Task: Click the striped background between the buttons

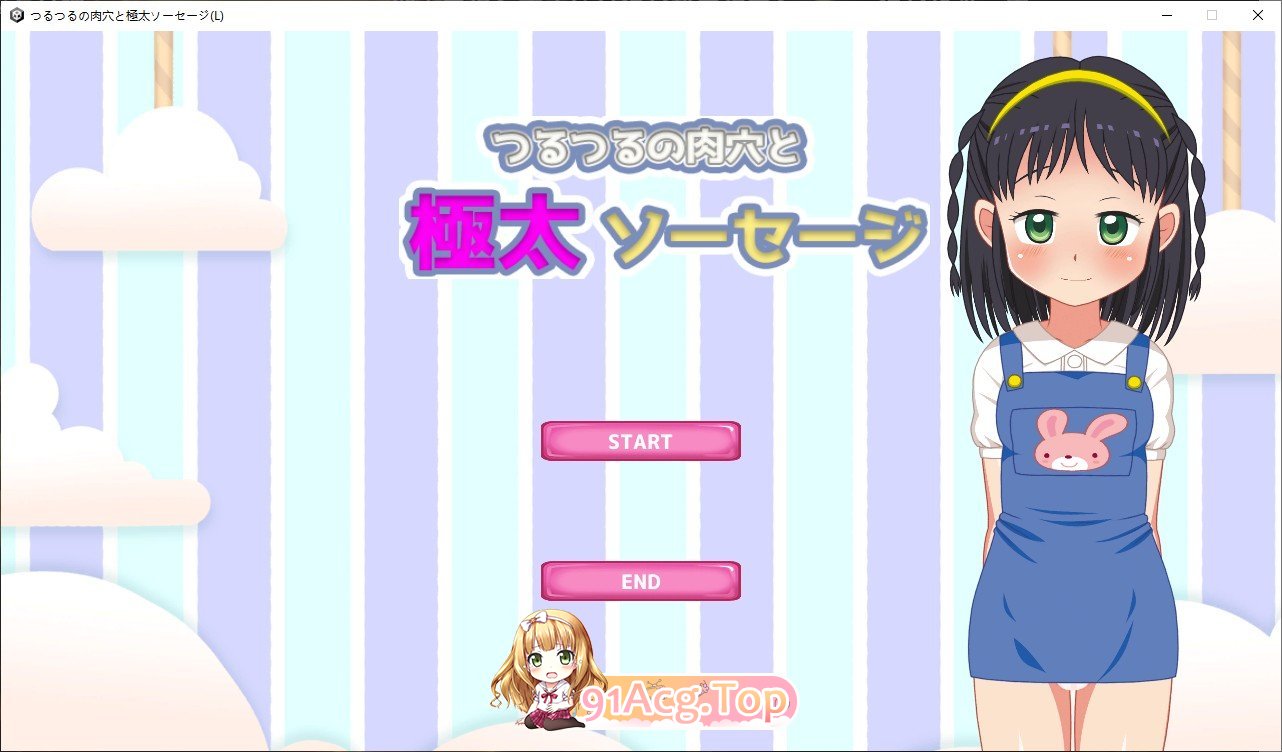Action: (x=640, y=510)
